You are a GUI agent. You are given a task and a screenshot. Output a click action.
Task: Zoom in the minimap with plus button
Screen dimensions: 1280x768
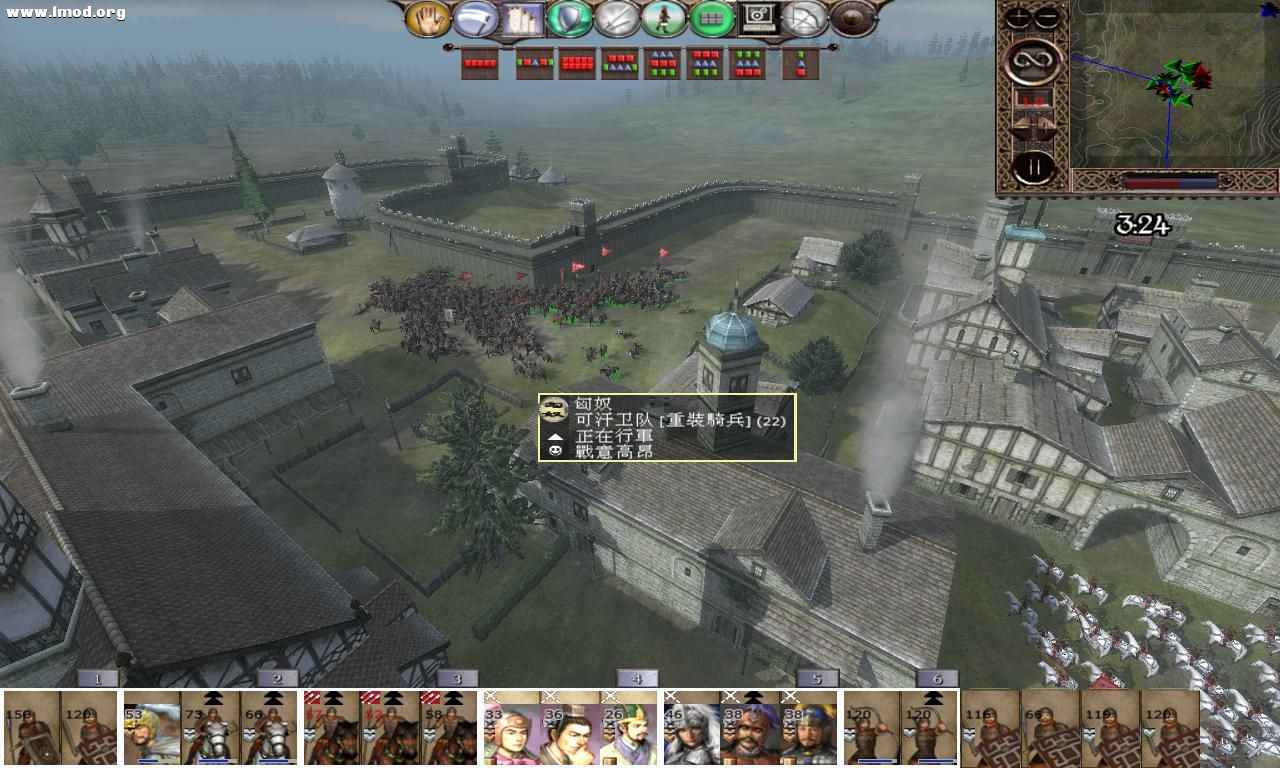click(1019, 18)
